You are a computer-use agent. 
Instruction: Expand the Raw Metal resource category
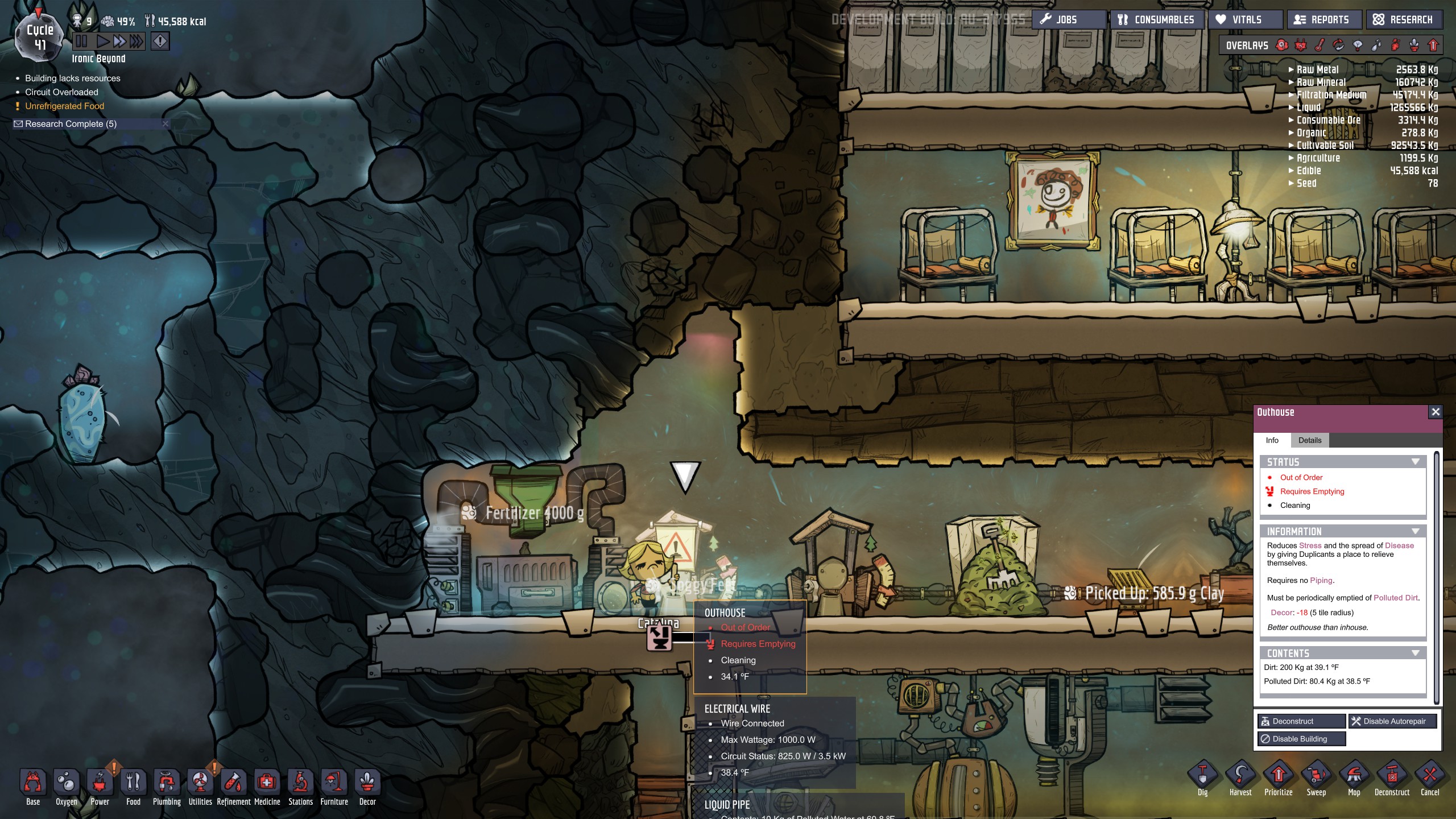[x=1292, y=69]
